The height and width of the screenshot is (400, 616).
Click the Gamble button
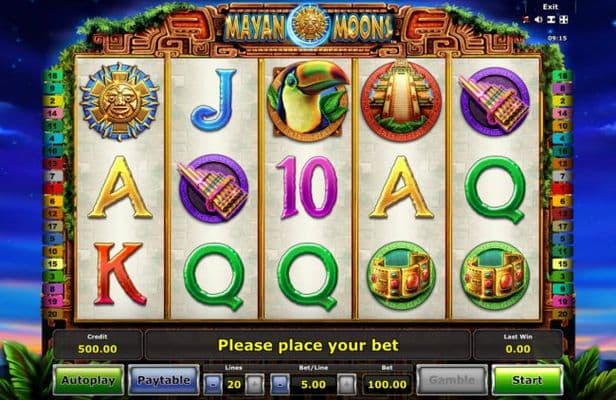(x=450, y=380)
